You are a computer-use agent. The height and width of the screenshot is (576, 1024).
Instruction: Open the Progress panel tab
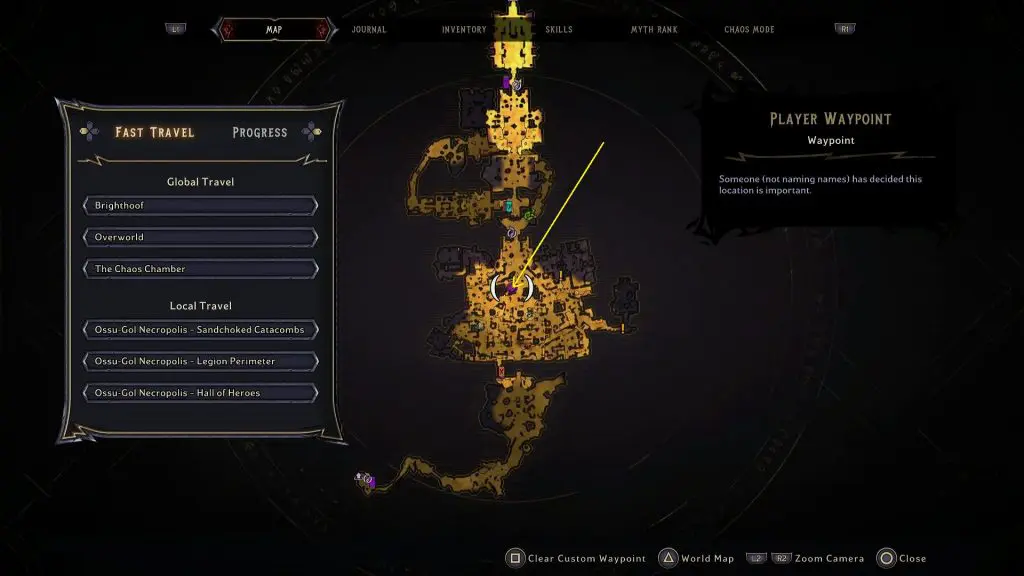tap(259, 132)
